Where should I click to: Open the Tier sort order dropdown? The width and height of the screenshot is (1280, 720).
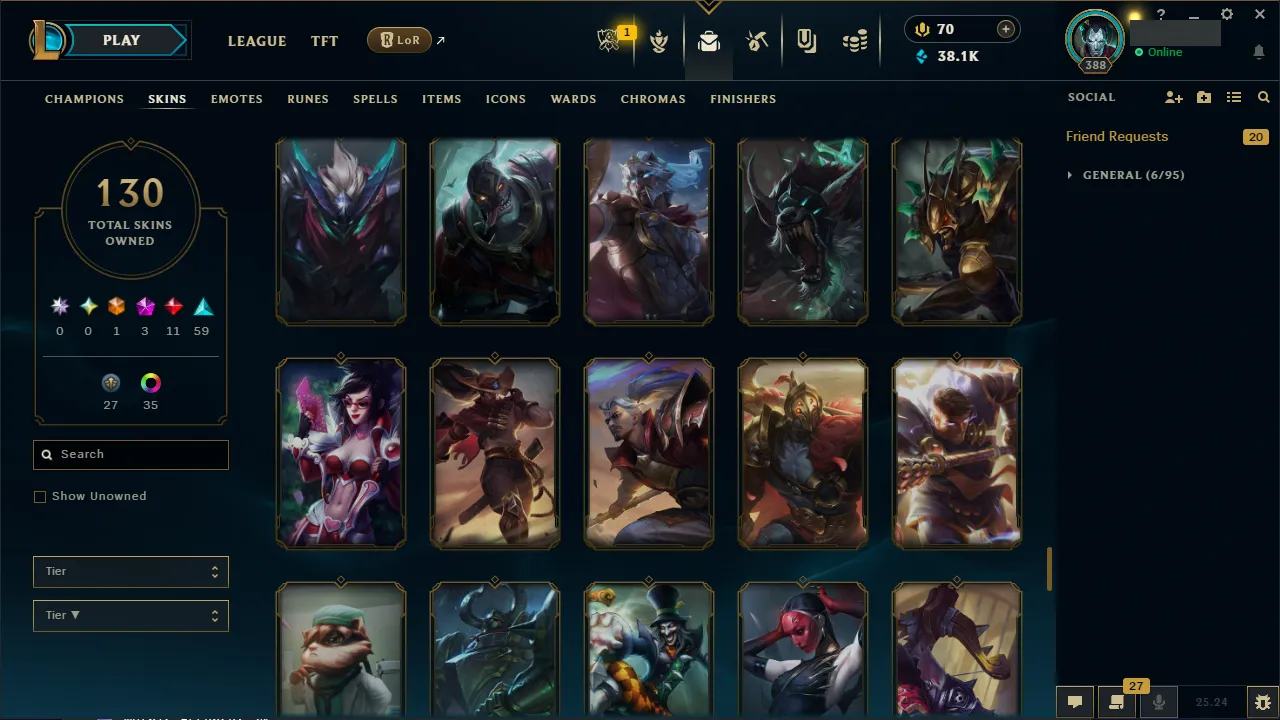tap(130, 615)
